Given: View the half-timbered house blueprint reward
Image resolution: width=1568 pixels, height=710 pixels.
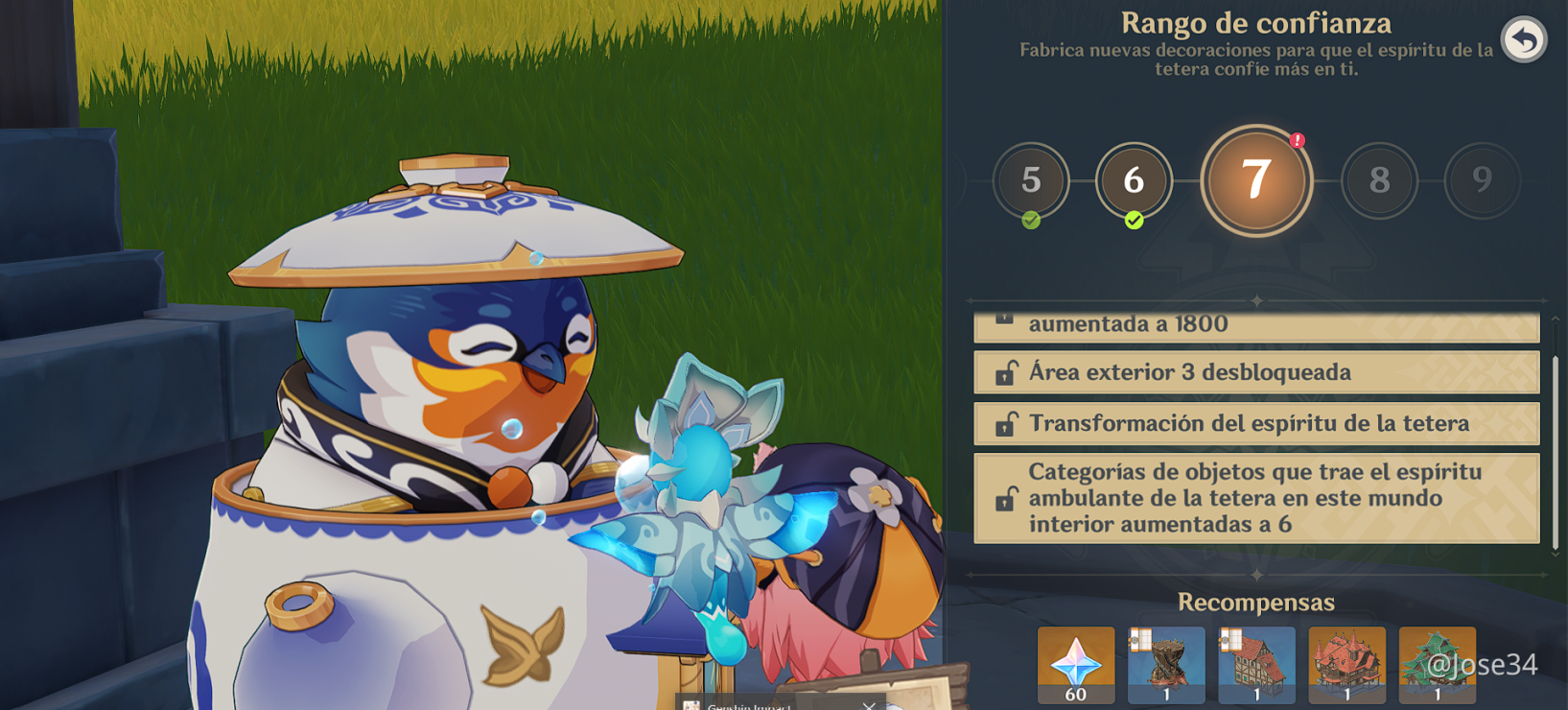Looking at the screenshot, I should [1256, 664].
